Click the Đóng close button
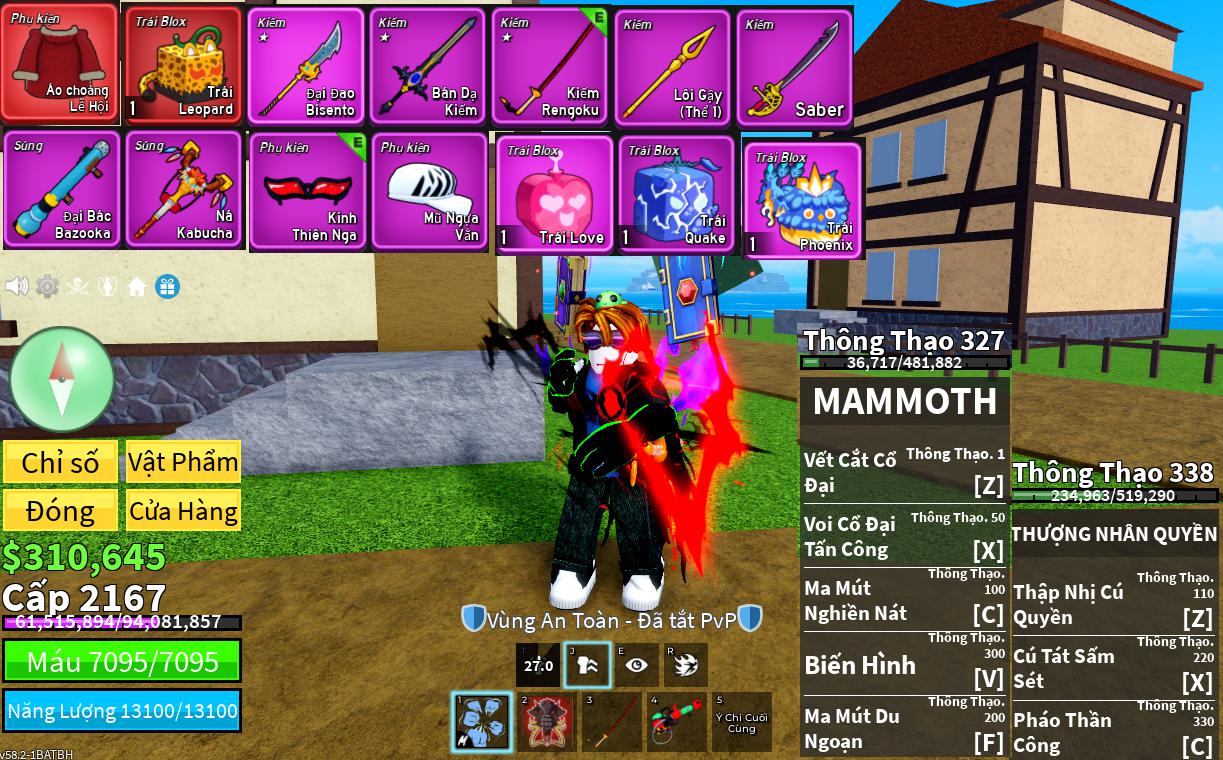 point(60,511)
